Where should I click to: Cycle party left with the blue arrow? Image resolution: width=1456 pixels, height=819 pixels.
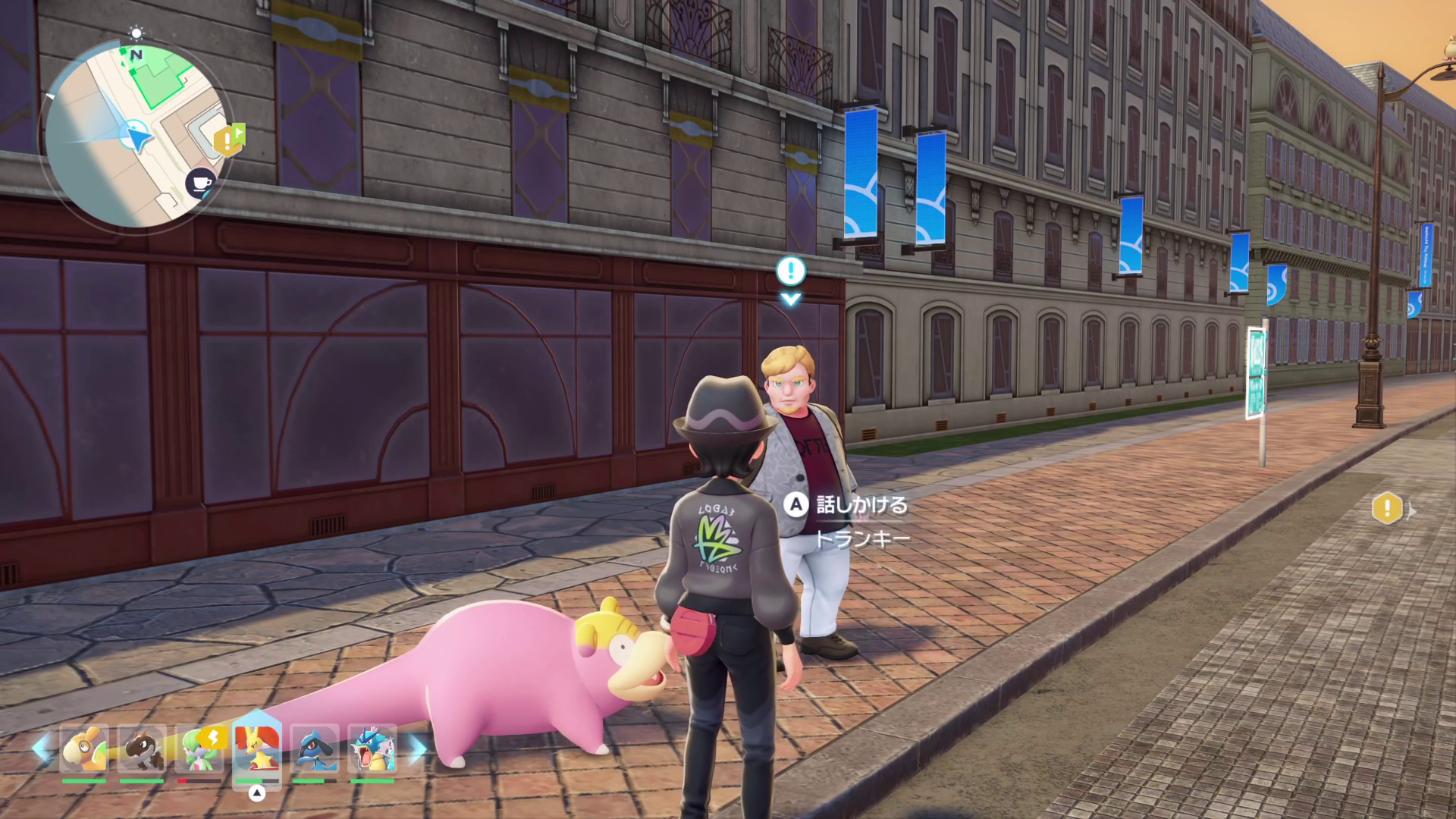click(41, 748)
